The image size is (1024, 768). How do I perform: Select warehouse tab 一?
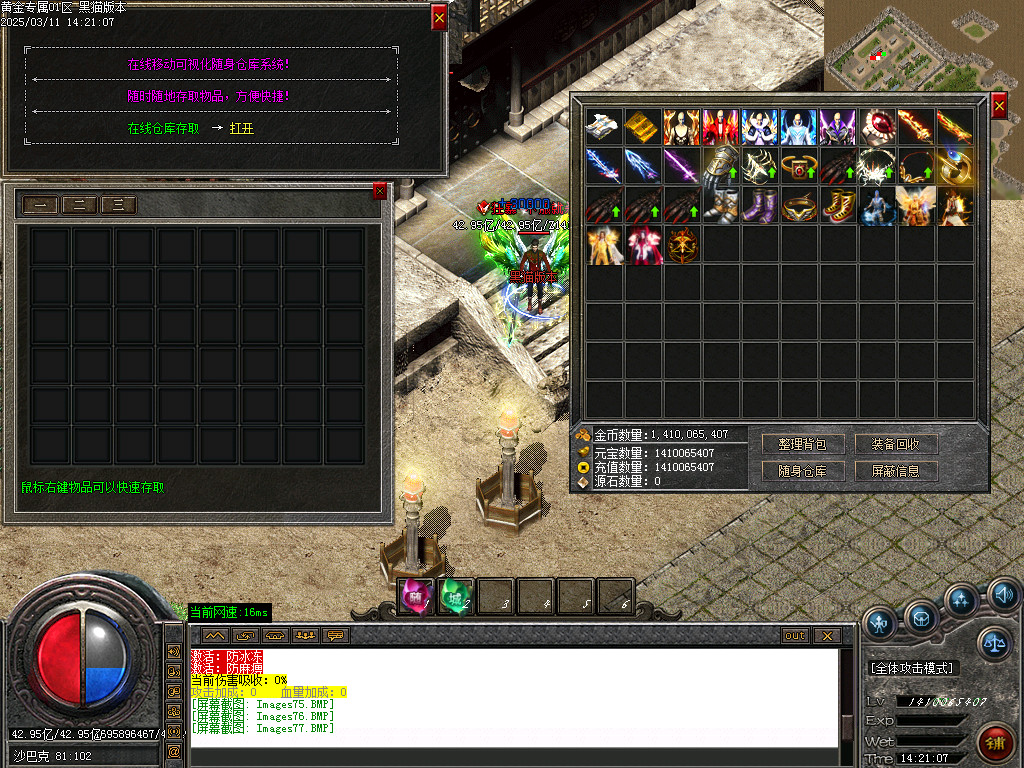tap(40, 205)
